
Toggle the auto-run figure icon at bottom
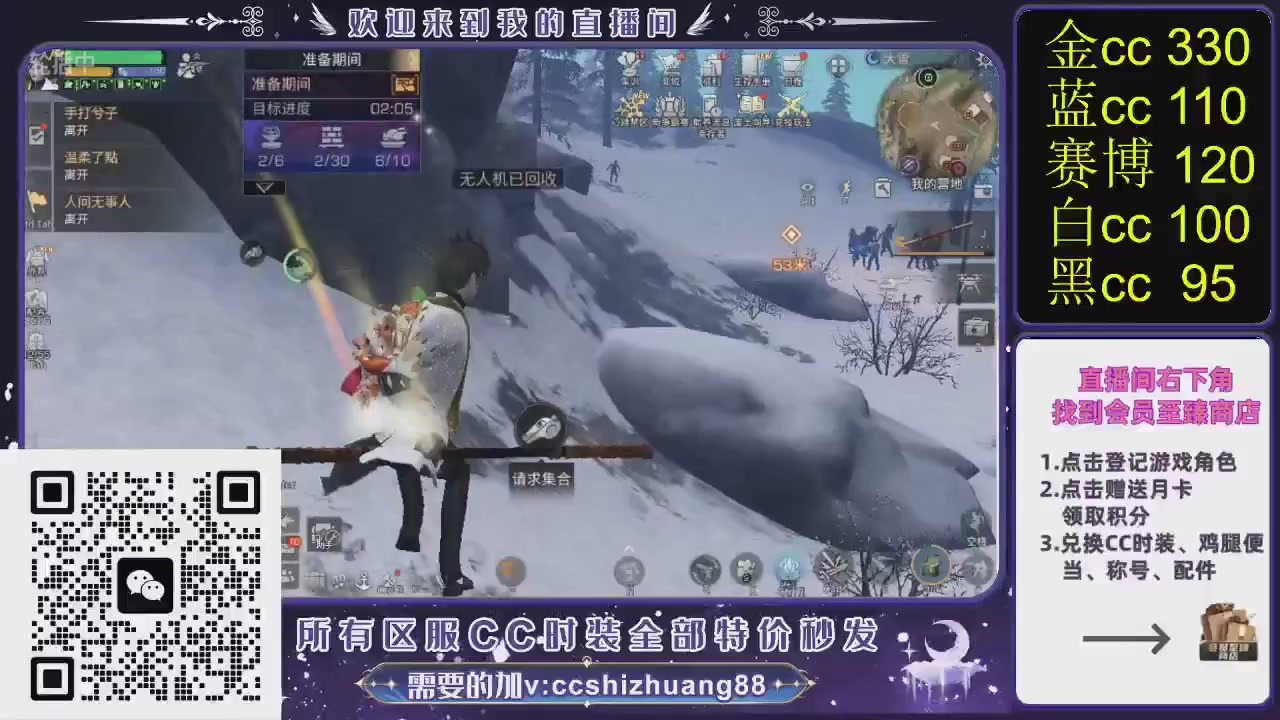(845, 188)
